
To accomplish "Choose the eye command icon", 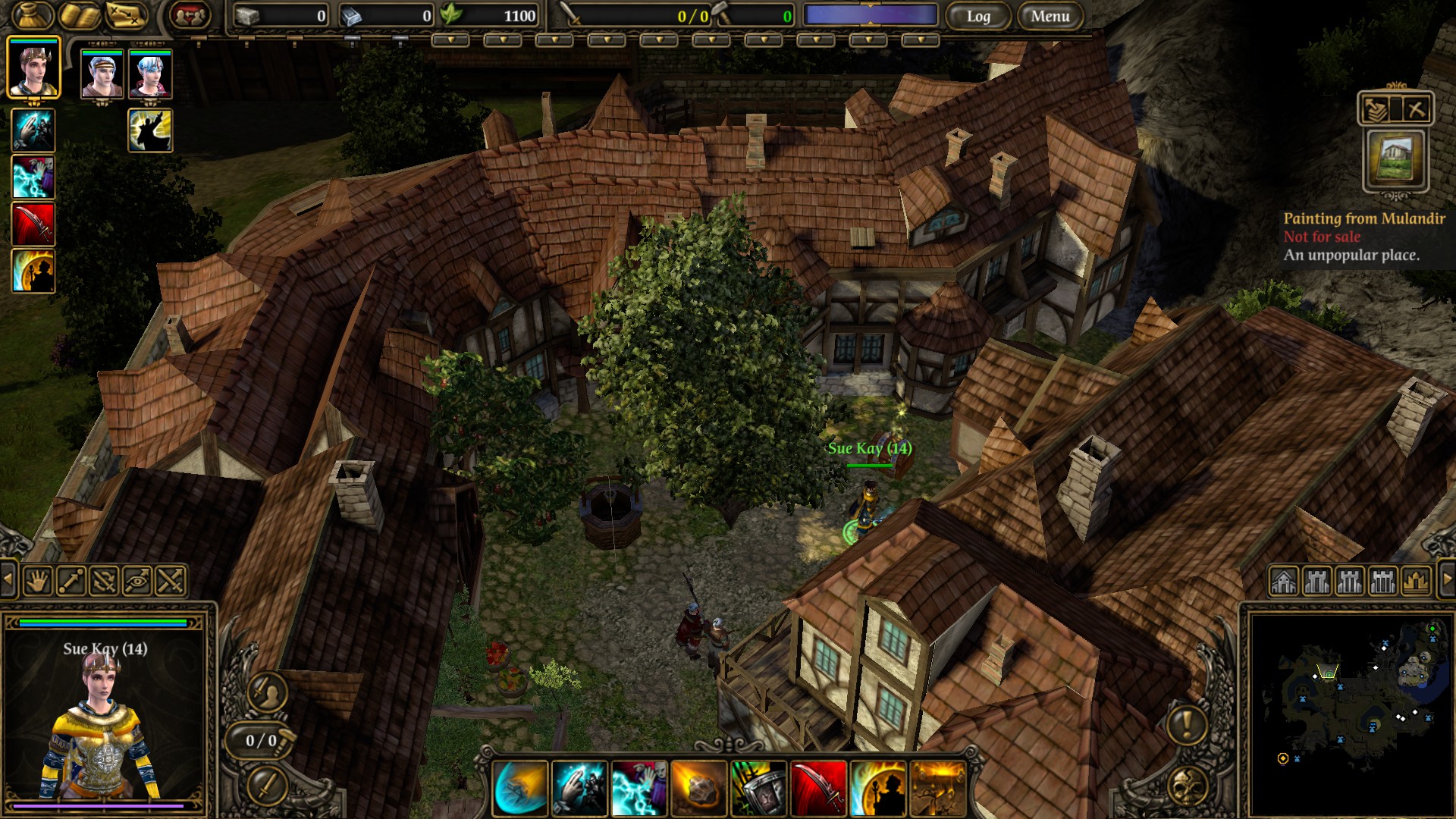I will pyautogui.click(x=137, y=581).
